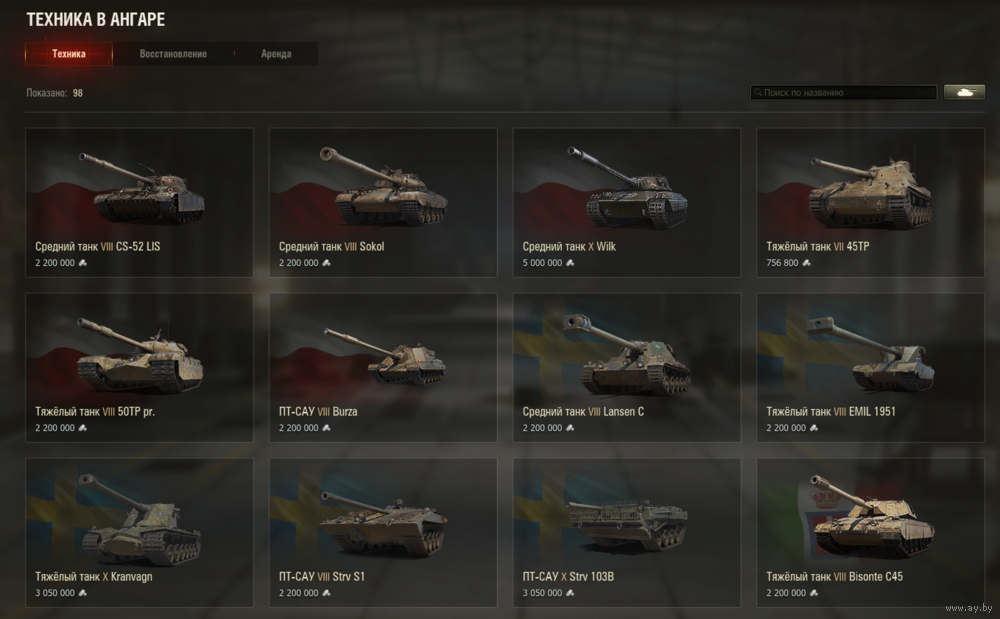
Task: Select the Burza tank destroyer card
Action: point(383,367)
